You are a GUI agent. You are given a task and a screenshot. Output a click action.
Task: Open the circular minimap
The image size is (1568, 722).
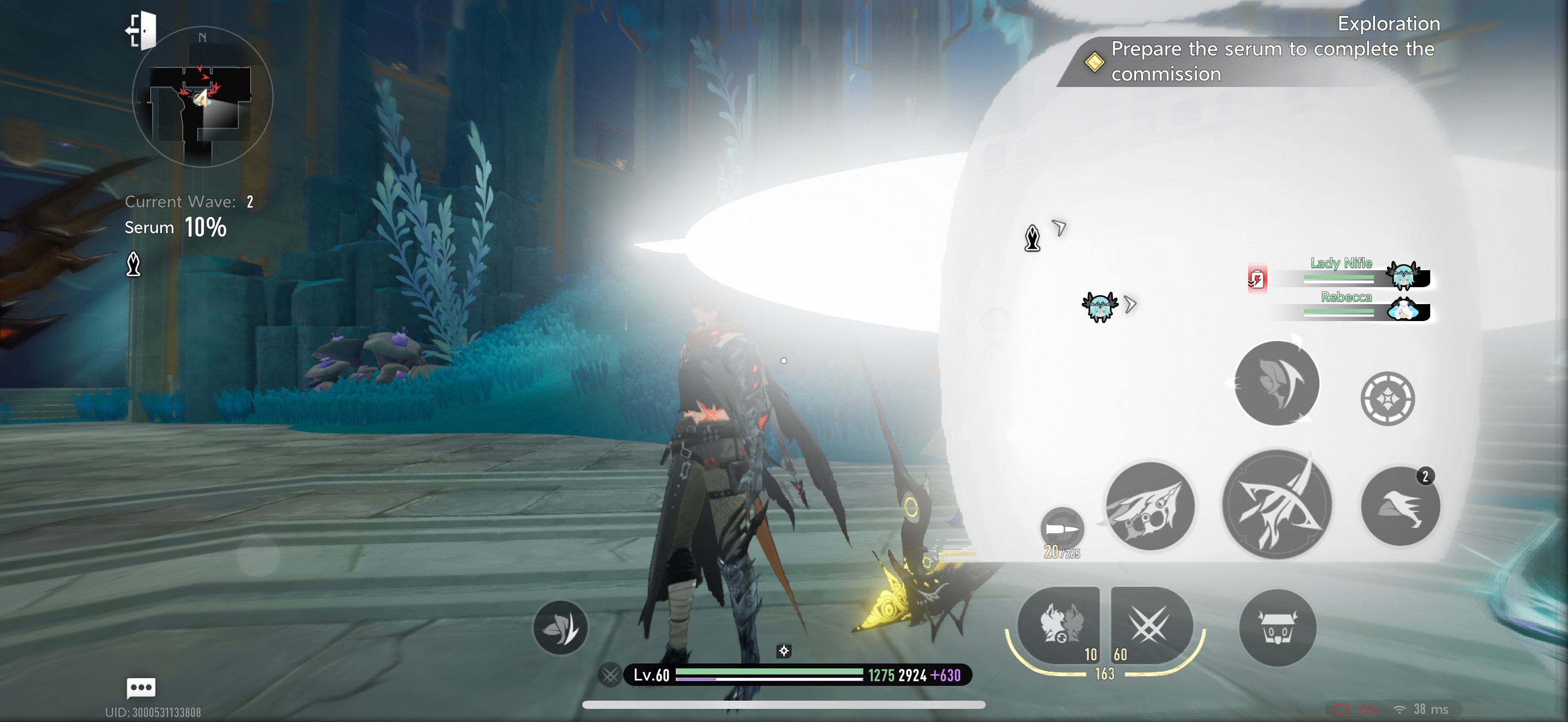[202, 97]
